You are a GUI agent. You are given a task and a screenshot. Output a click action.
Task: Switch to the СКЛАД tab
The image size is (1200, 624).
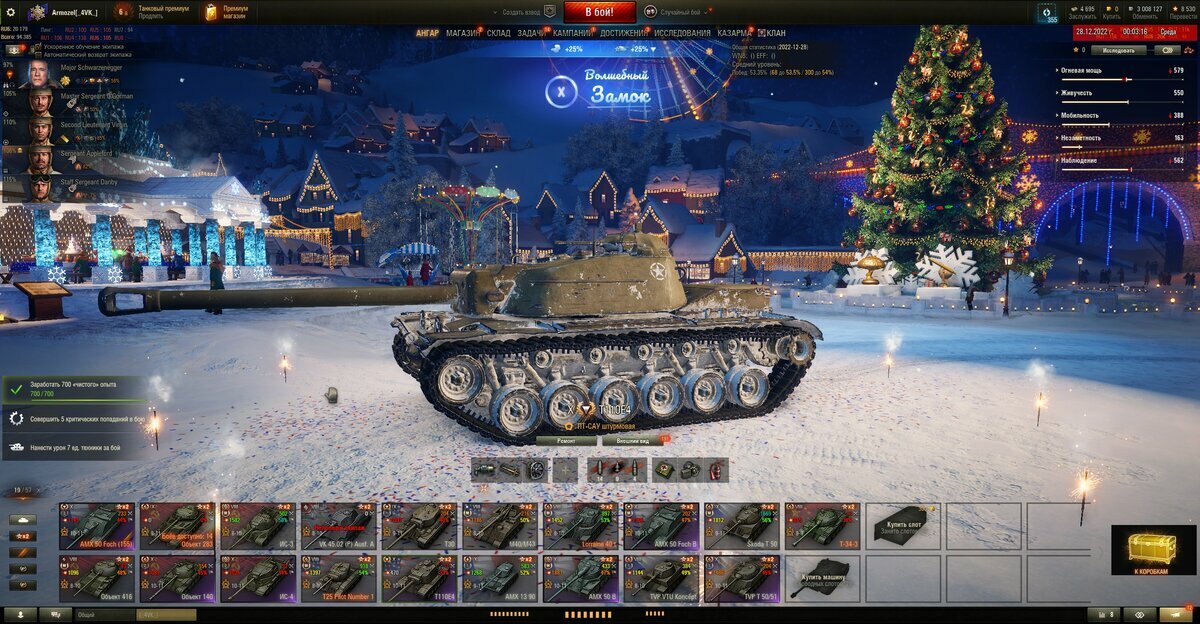498,33
